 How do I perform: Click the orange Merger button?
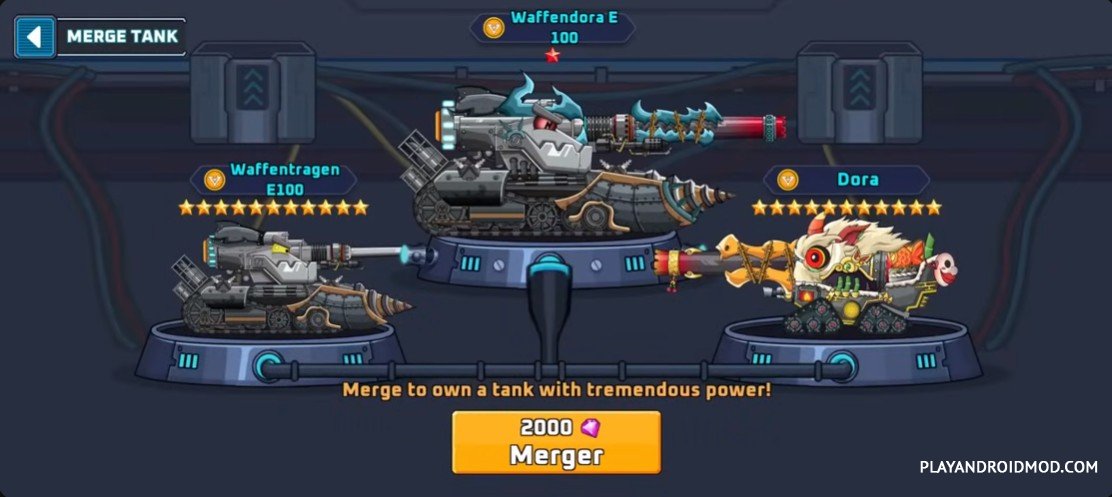tap(556, 441)
